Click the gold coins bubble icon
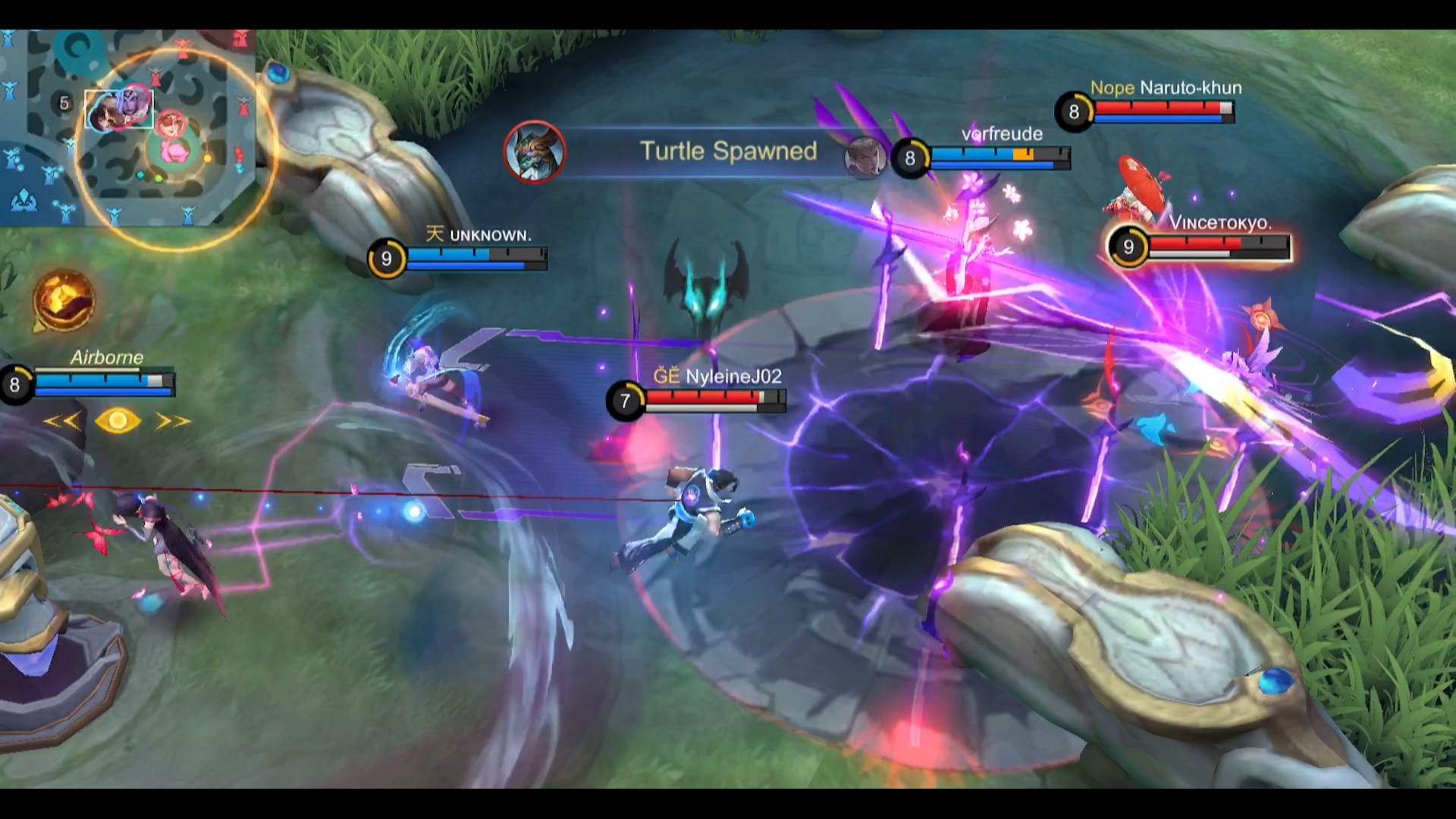Screen dimensions: 1456x819 tap(64, 300)
